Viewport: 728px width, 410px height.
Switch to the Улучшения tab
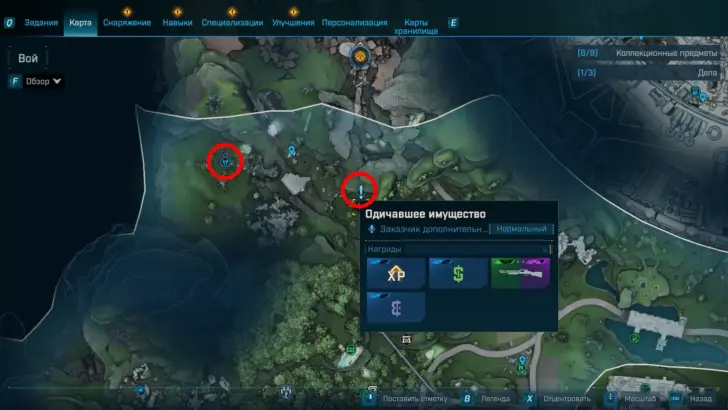[293, 22]
